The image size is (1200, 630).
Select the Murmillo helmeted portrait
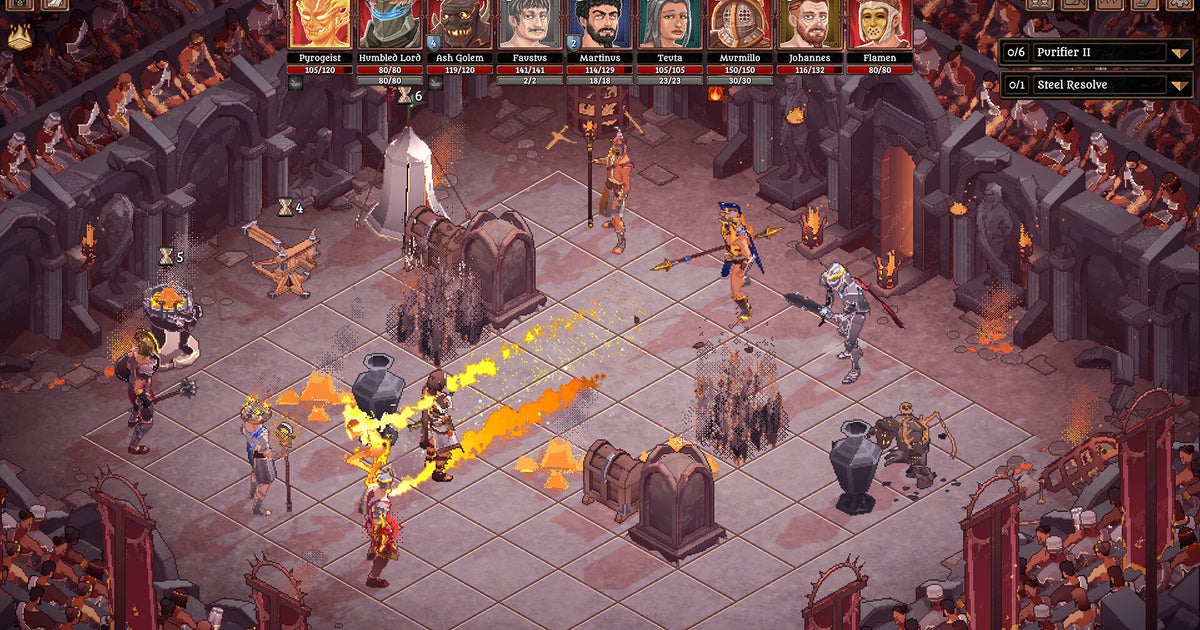point(741,24)
